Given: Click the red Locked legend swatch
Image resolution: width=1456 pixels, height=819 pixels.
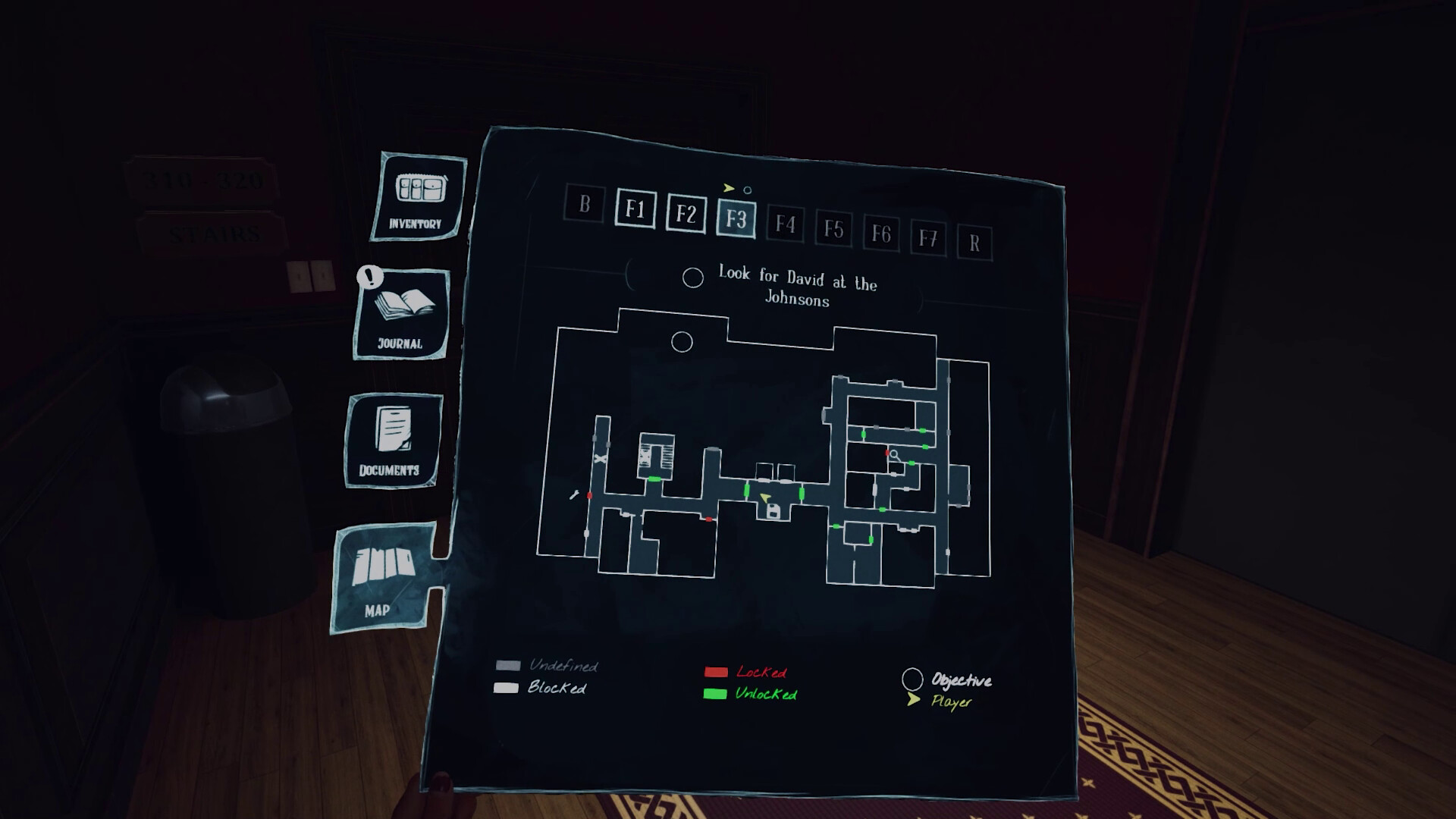Looking at the screenshot, I should coord(716,672).
